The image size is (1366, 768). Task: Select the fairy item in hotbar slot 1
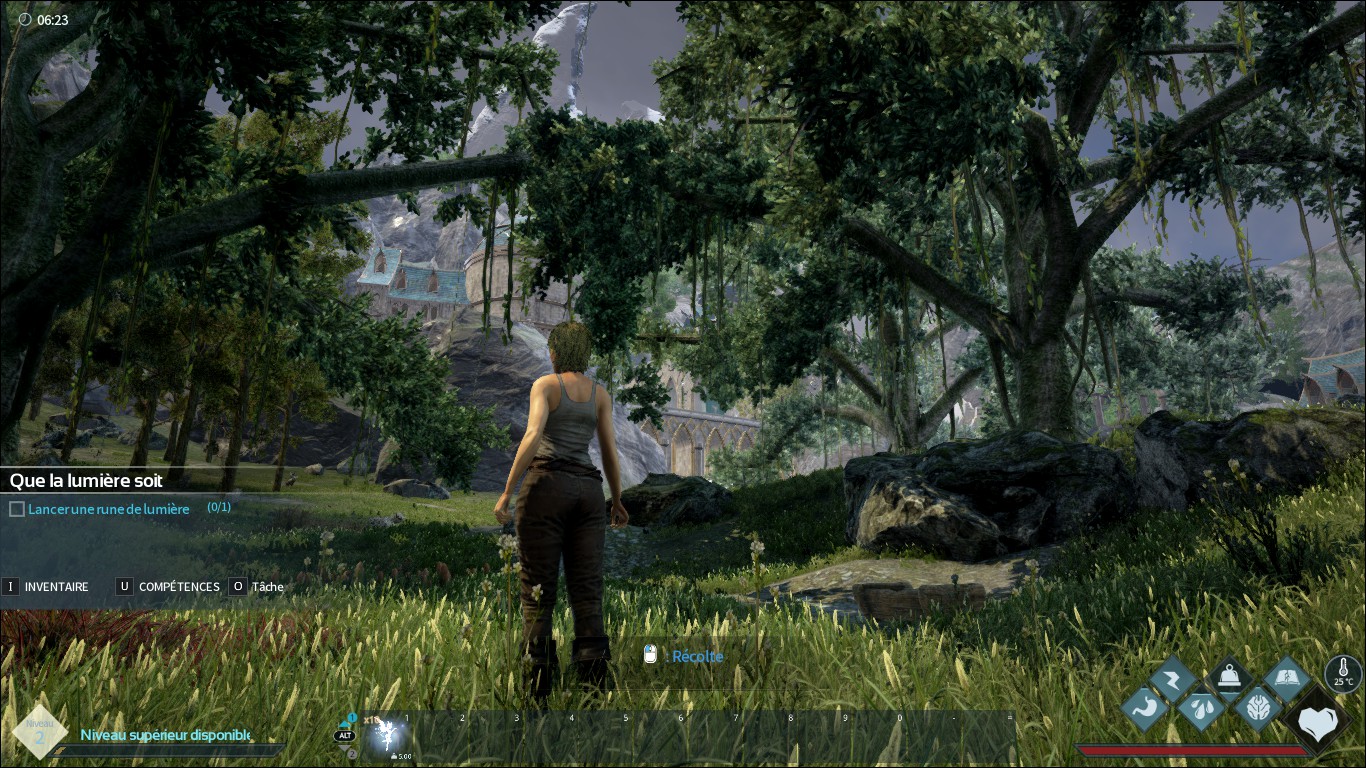(387, 735)
